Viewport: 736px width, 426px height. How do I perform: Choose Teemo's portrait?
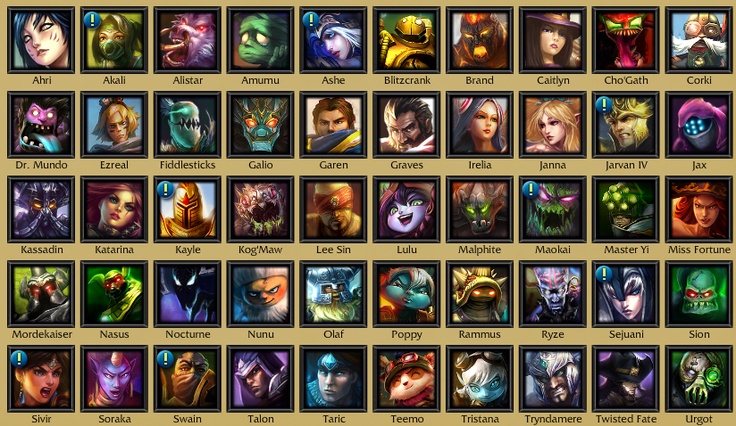pos(405,378)
